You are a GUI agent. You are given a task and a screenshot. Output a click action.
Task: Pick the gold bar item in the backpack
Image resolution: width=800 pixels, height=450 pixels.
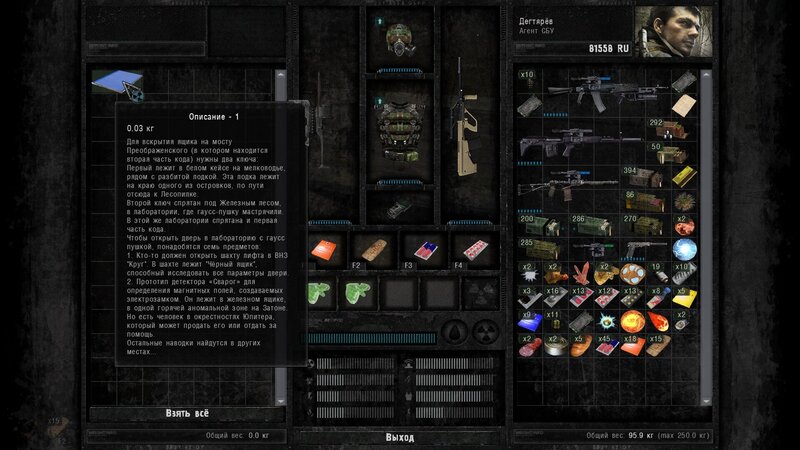682,178
